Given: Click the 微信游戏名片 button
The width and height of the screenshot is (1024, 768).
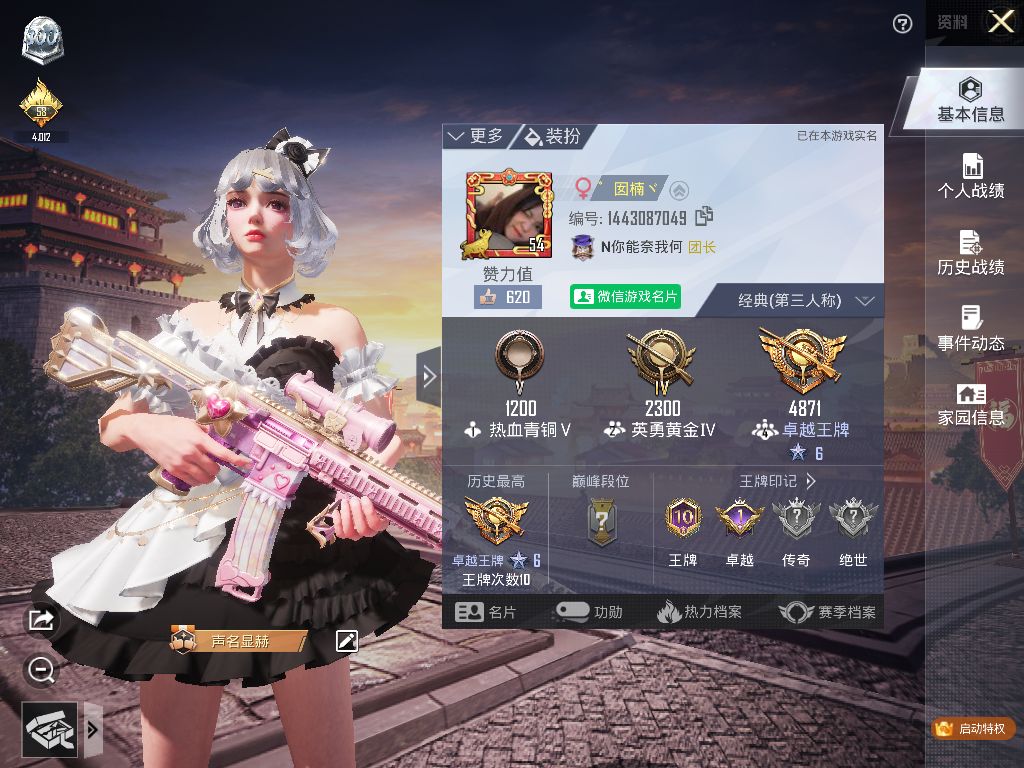Looking at the screenshot, I should point(625,297).
